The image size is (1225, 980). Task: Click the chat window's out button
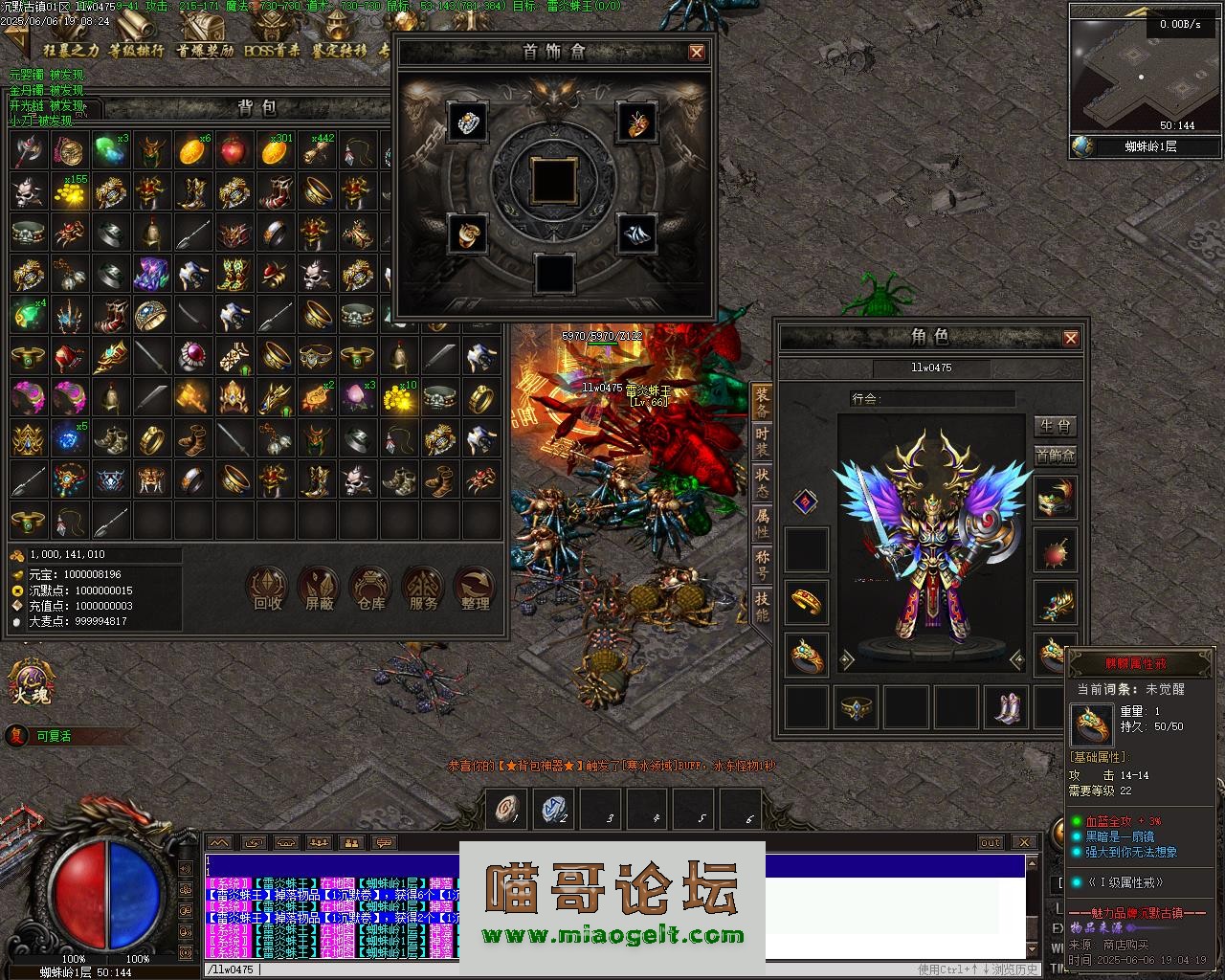click(990, 842)
